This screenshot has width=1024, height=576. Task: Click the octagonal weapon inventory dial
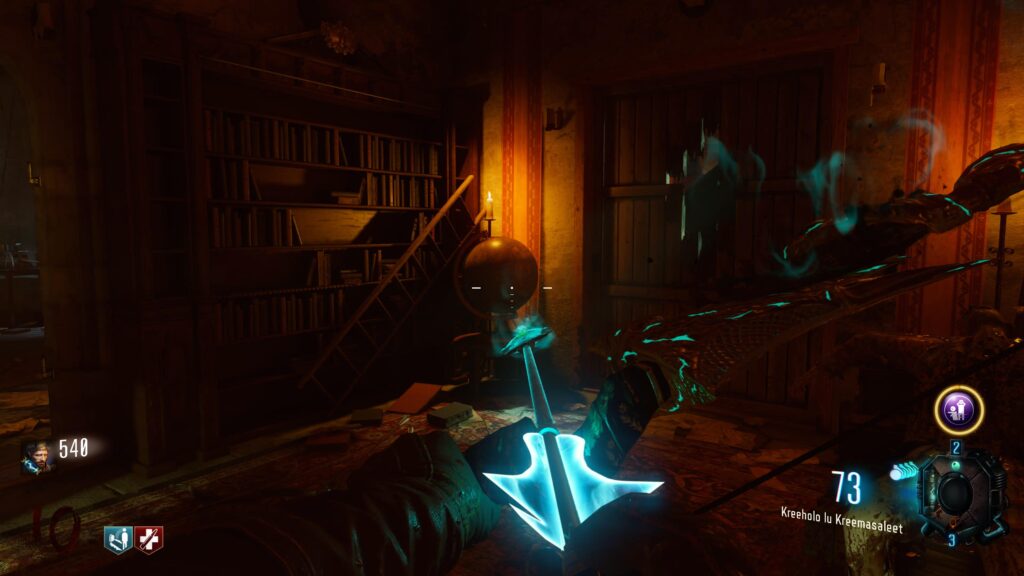point(958,494)
